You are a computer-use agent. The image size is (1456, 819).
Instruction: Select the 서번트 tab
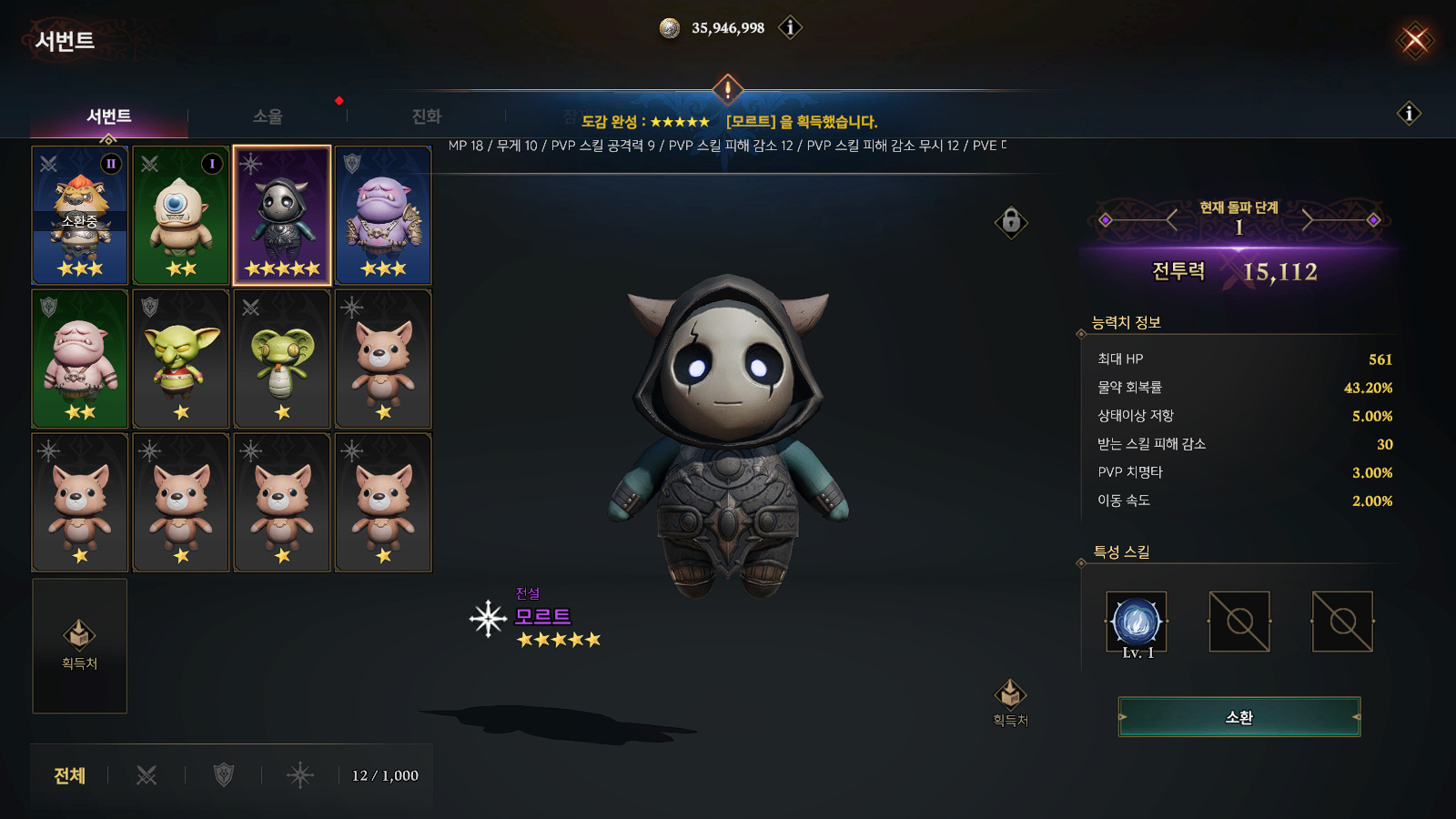[109, 116]
